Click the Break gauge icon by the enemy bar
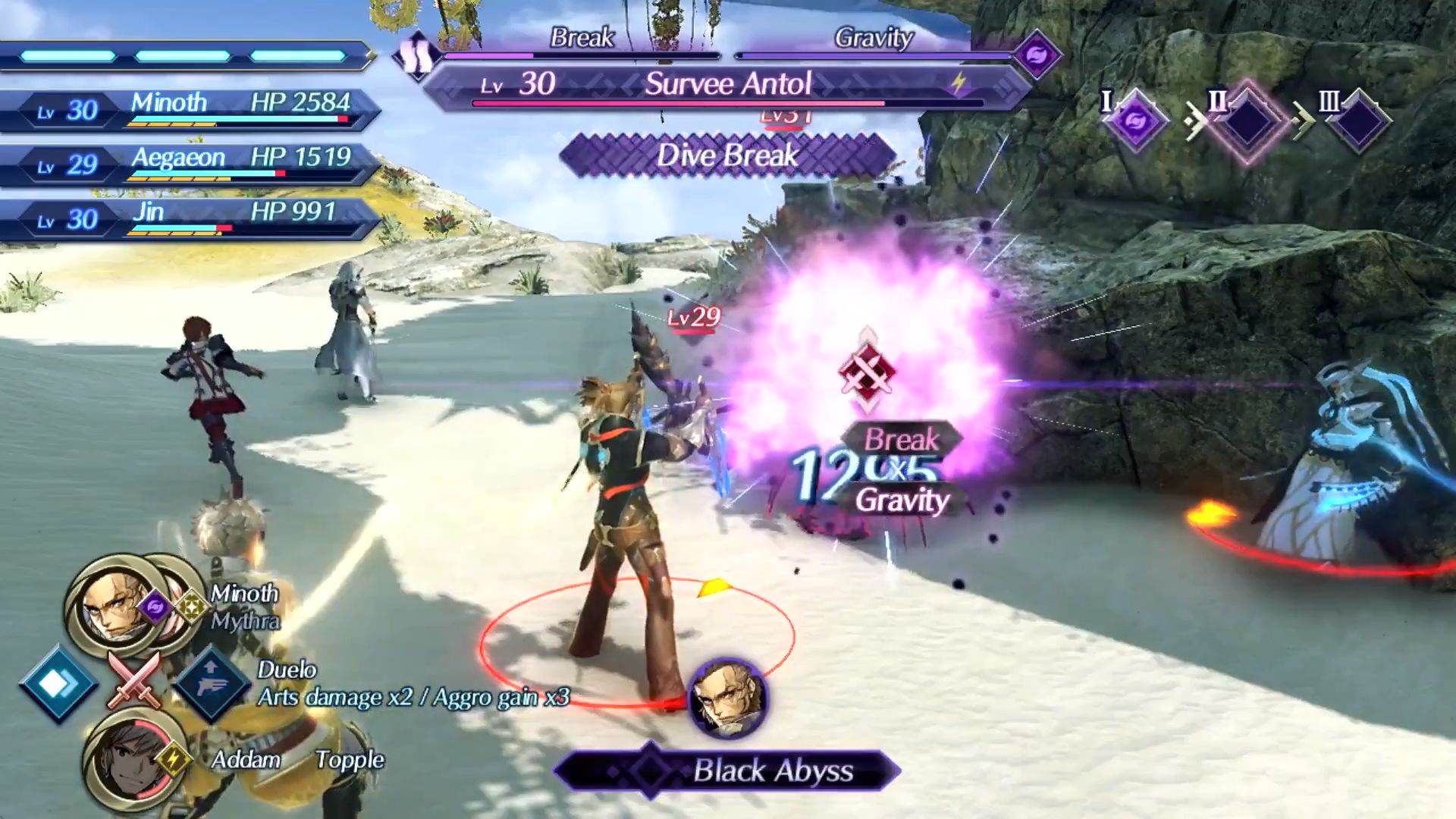 tap(416, 55)
